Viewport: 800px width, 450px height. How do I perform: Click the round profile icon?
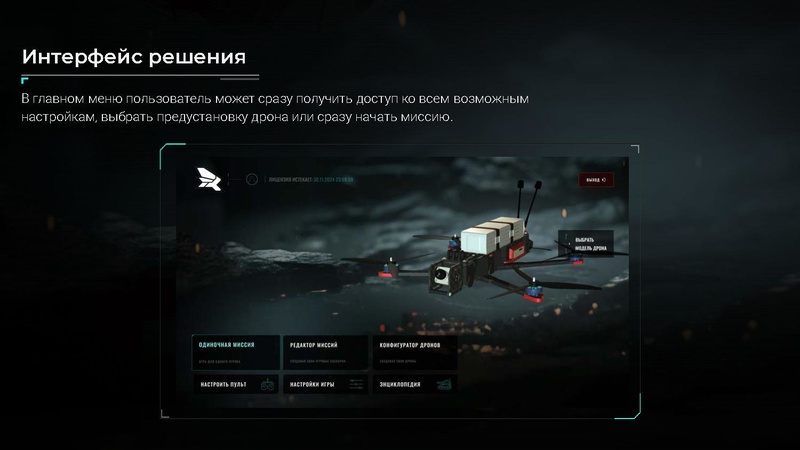[252, 180]
